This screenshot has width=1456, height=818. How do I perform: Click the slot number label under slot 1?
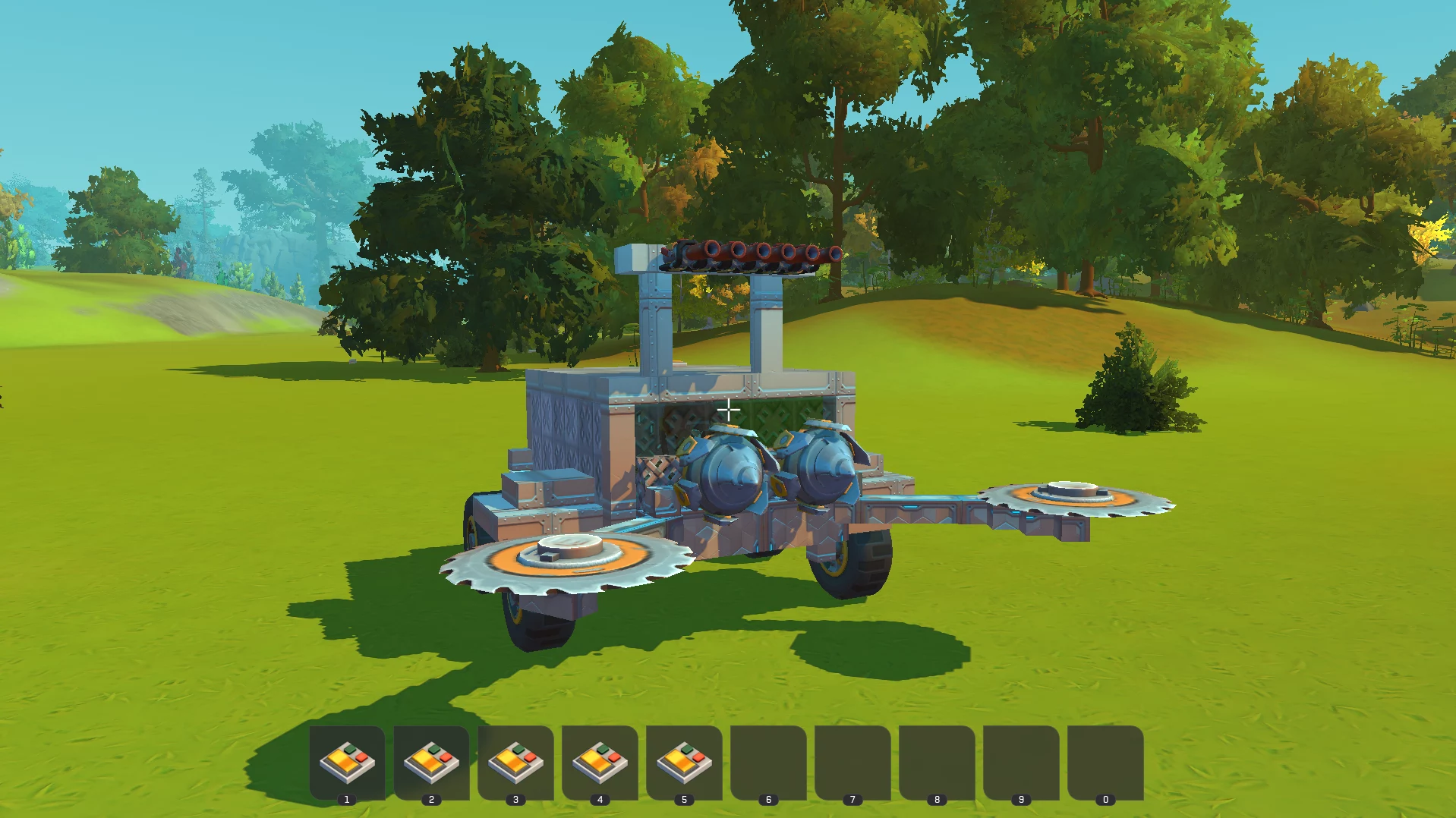tap(347, 799)
